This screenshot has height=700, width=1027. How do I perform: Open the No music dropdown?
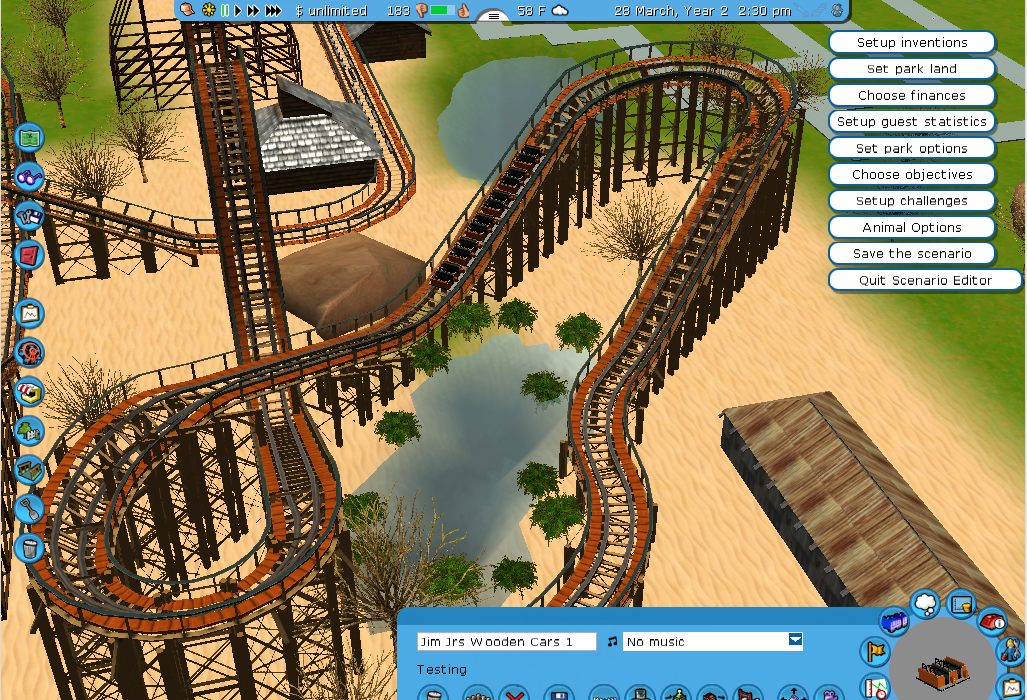[x=795, y=641]
